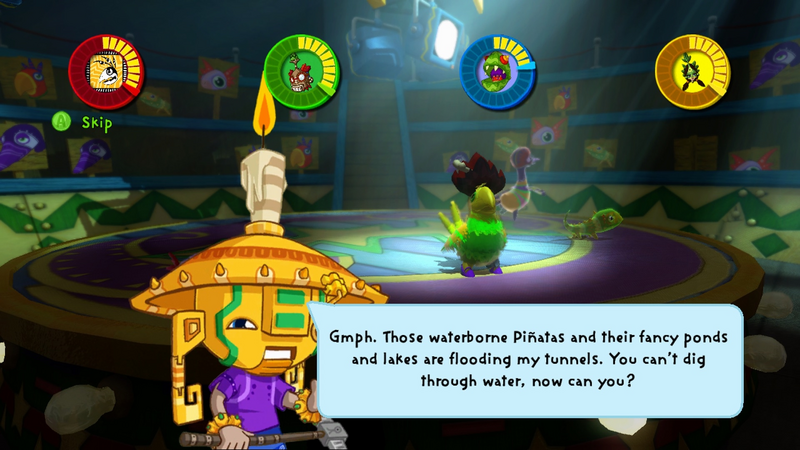Select the yellow player portrait badge
The image size is (800, 450).
pyautogui.click(x=693, y=70)
